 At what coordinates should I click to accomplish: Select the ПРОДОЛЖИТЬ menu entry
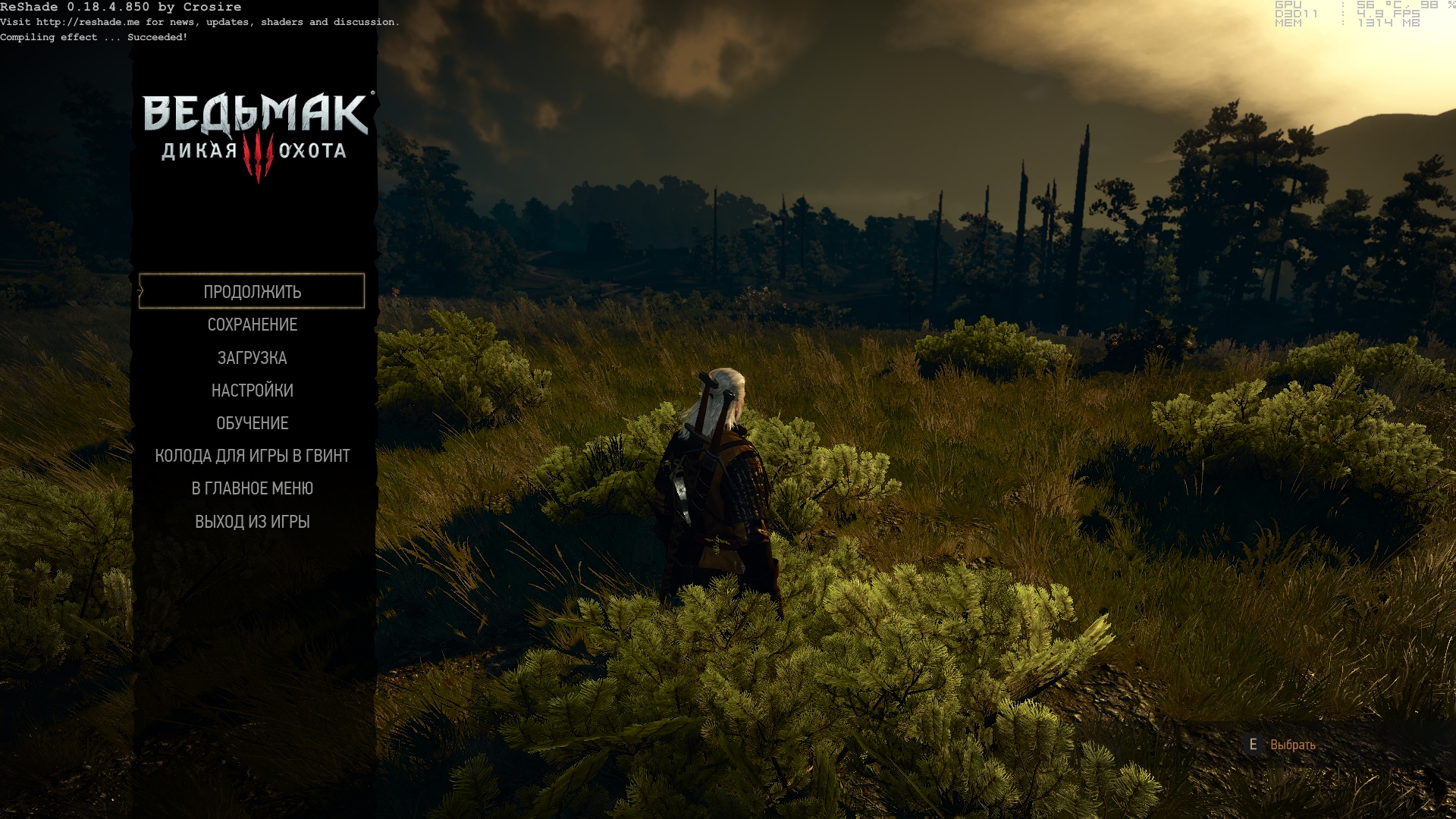click(x=252, y=292)
